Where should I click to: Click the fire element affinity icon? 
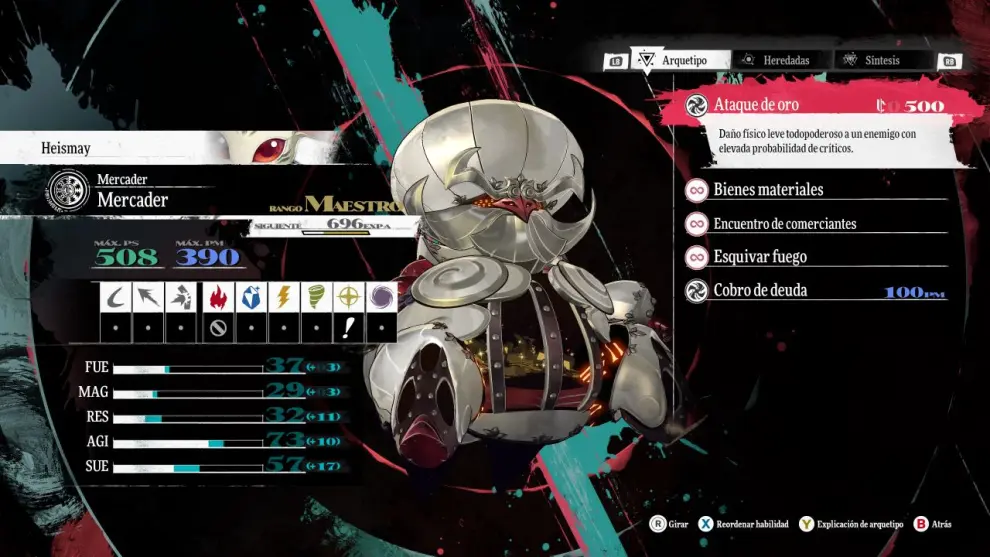click(218, 297)
